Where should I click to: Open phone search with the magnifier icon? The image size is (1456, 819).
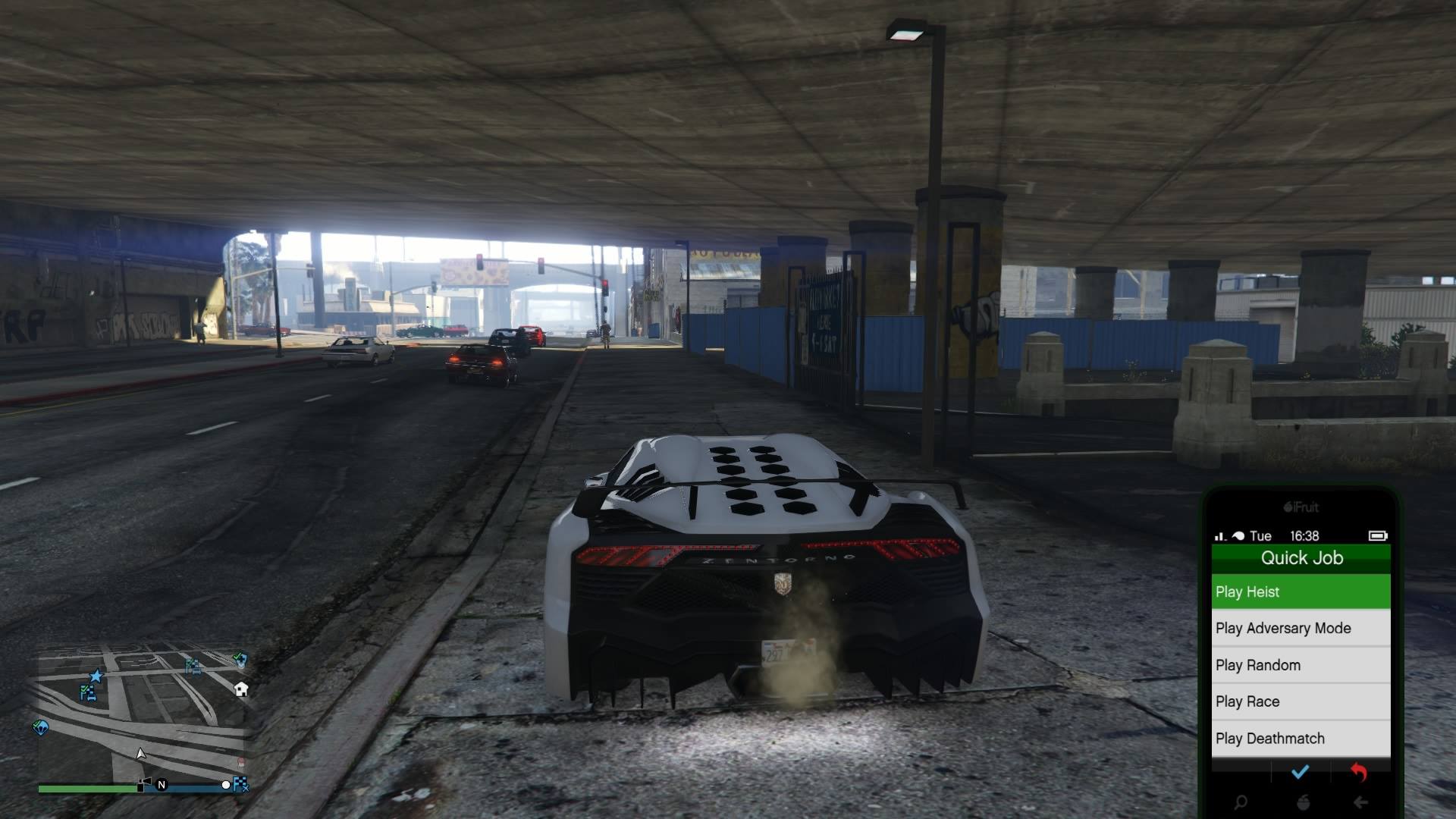point(1241,802)
